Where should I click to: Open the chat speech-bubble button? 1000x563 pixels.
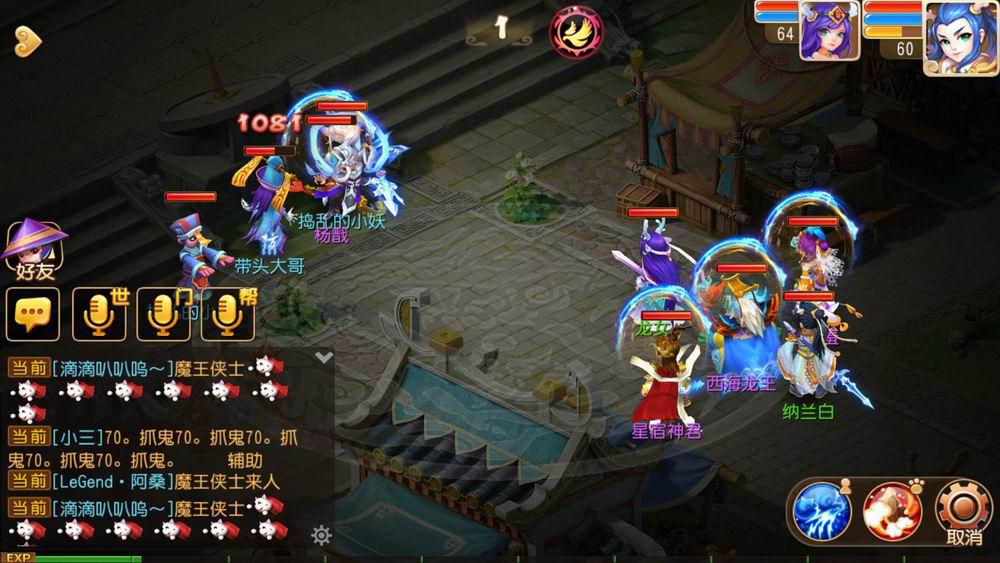pos(32,314)
